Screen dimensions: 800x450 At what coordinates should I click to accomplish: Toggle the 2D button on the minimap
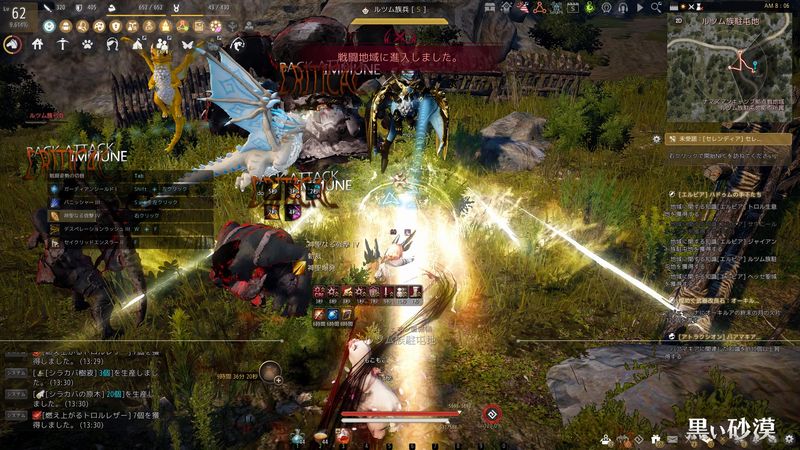678,18
